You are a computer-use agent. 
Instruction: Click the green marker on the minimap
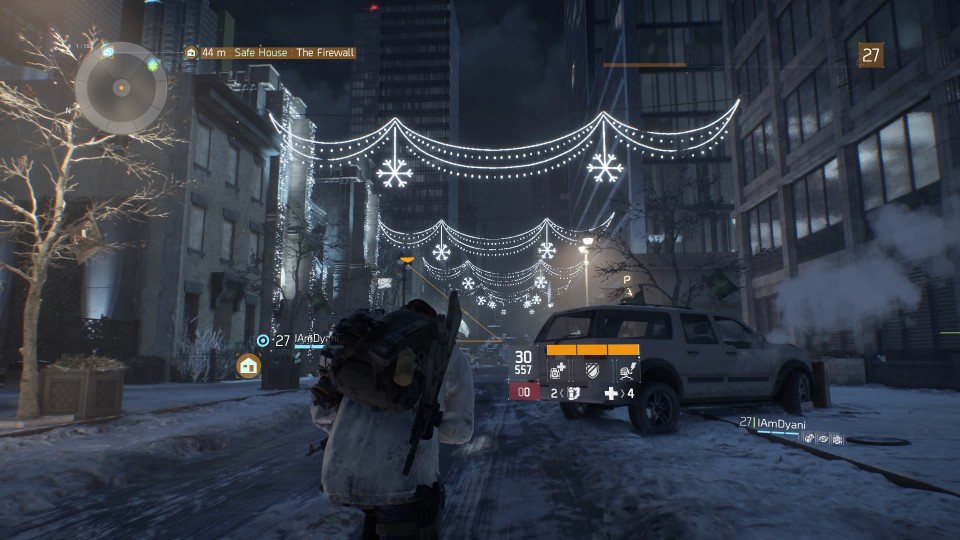point(153,65)
